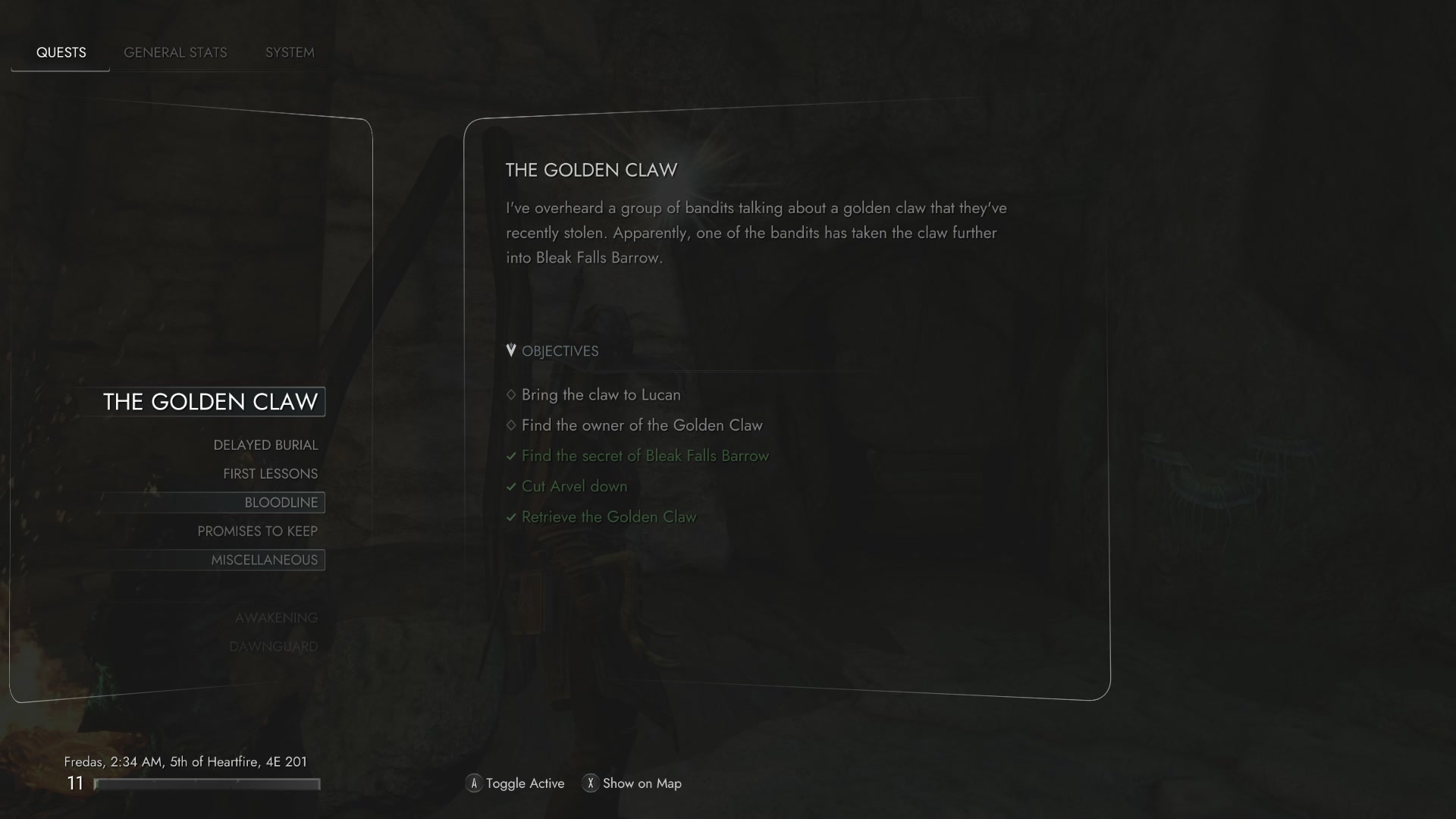Expand the MISCELLANEOUS quest category
1456x819 pixels.
[x=264, y=560]
